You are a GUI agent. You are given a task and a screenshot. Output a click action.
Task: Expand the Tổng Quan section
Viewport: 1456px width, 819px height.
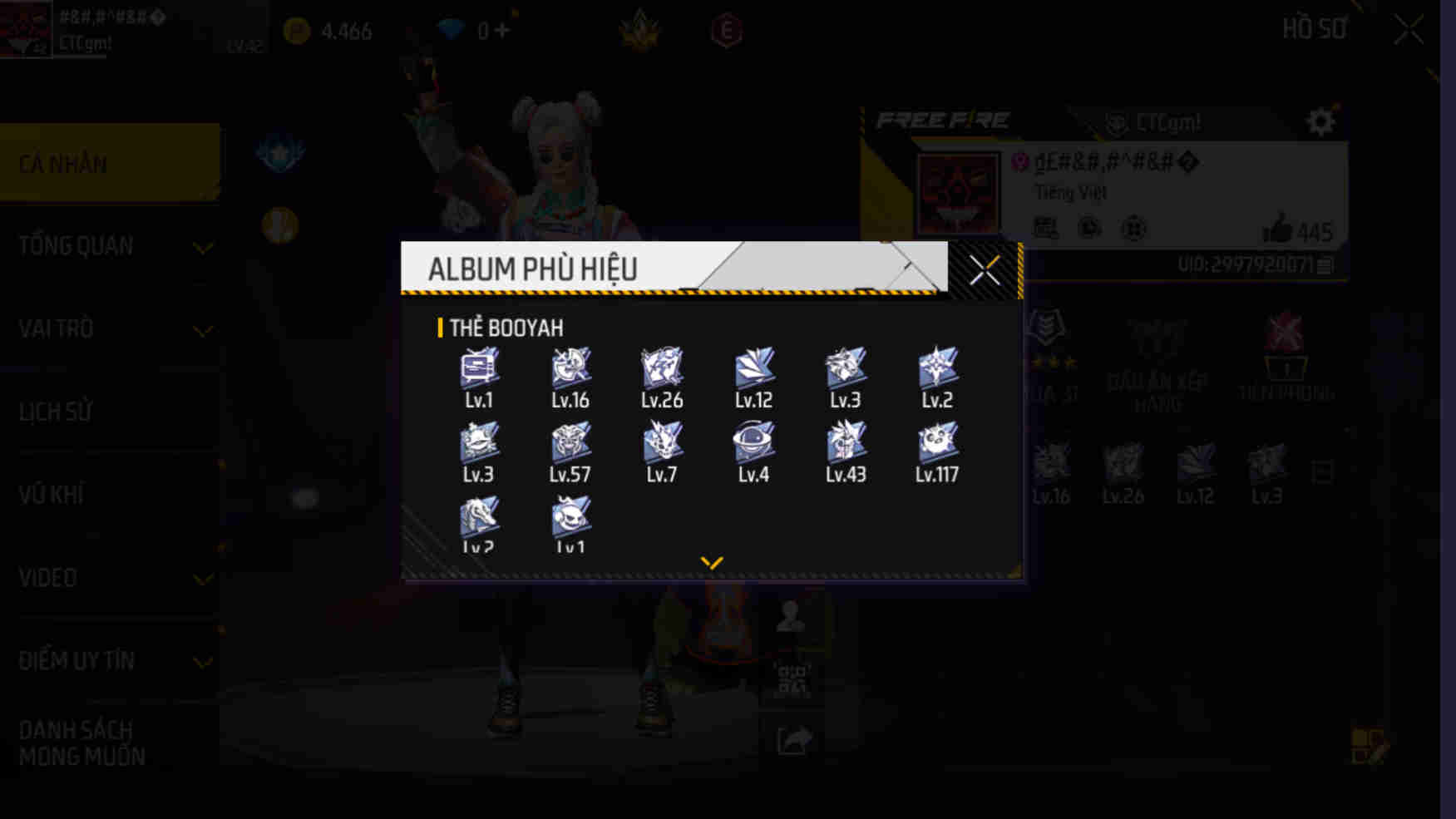pos(110,245)
